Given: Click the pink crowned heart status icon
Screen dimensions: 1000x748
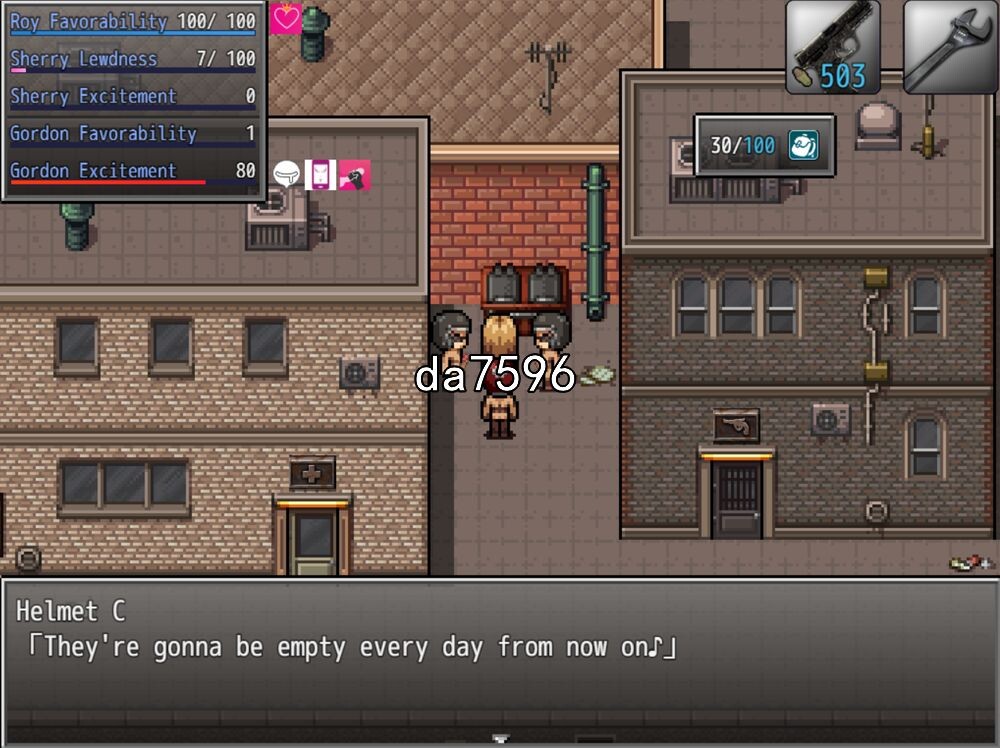Looking at the screenshot, I should [x=286, y=18].
